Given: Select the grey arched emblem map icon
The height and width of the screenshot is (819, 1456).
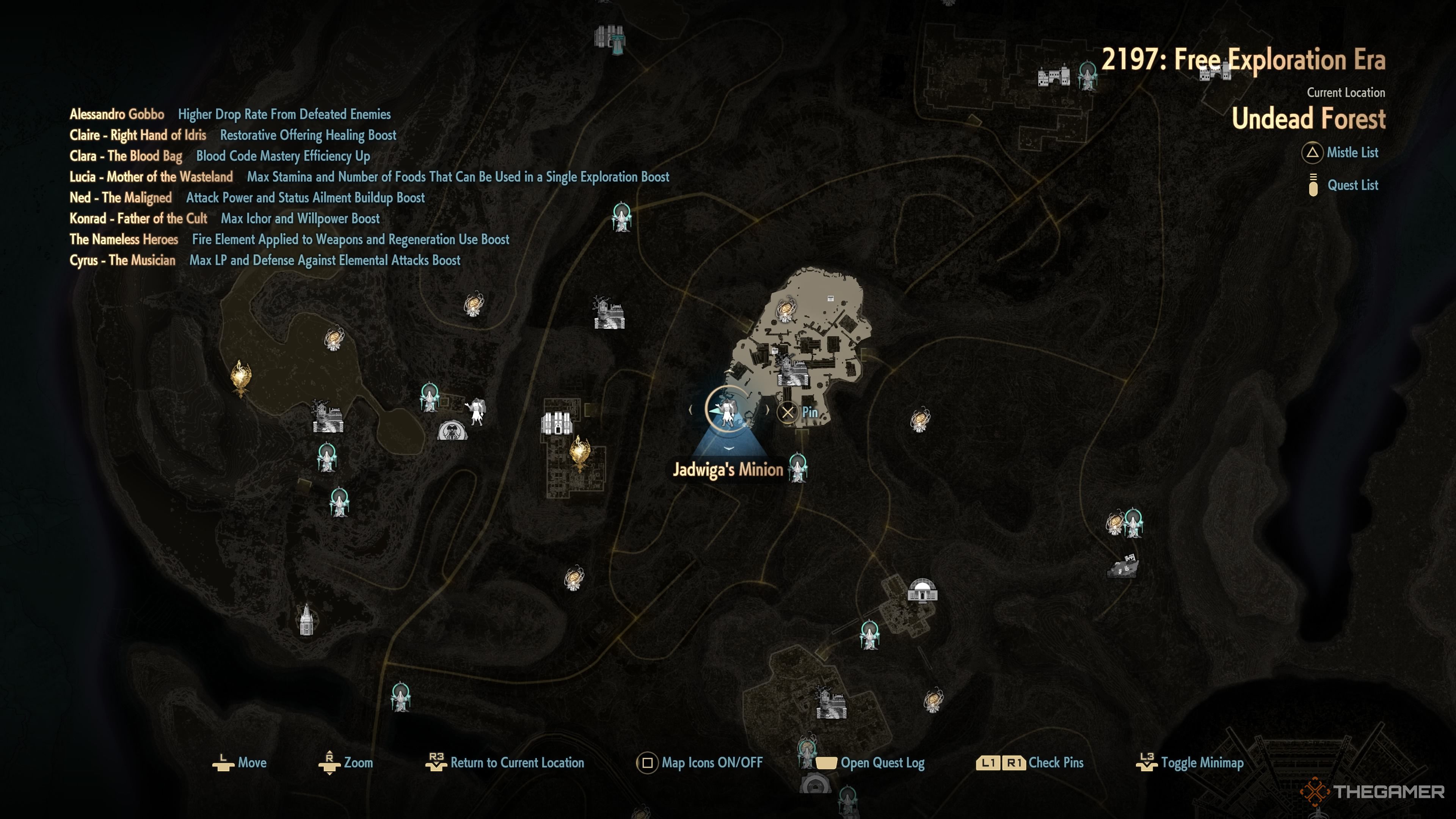Looking at the screenshot, I should point(452,431).
